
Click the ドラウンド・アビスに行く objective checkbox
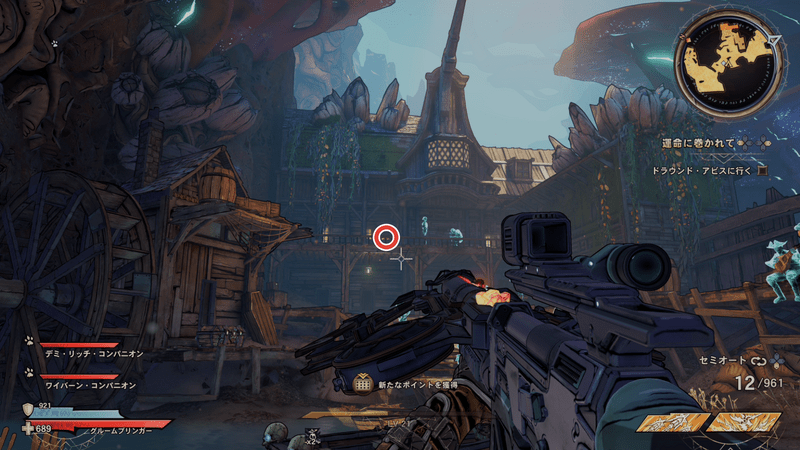tap(762, 170)
